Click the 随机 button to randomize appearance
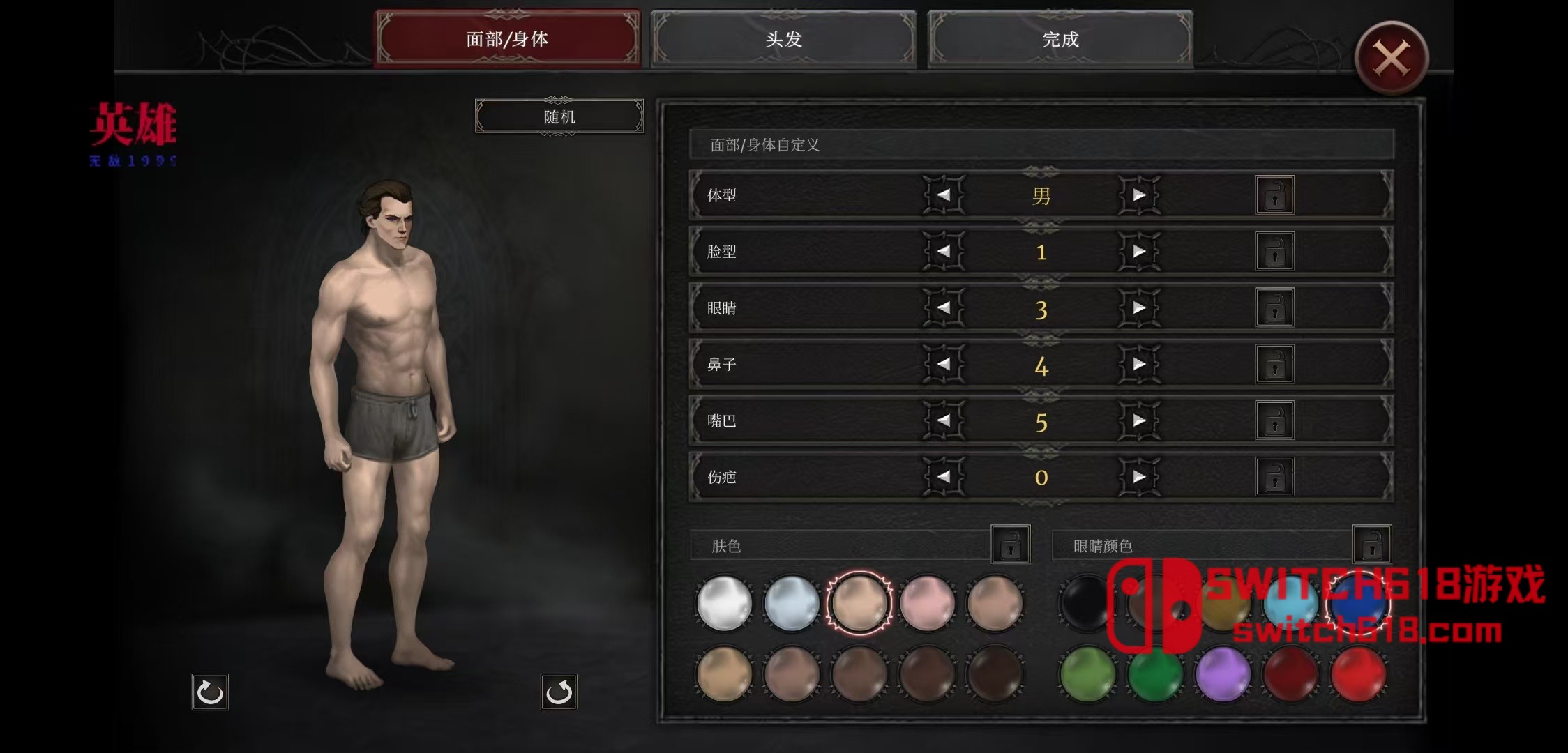The width and height of the screenshot is (1568, 753). pos(558,116)
